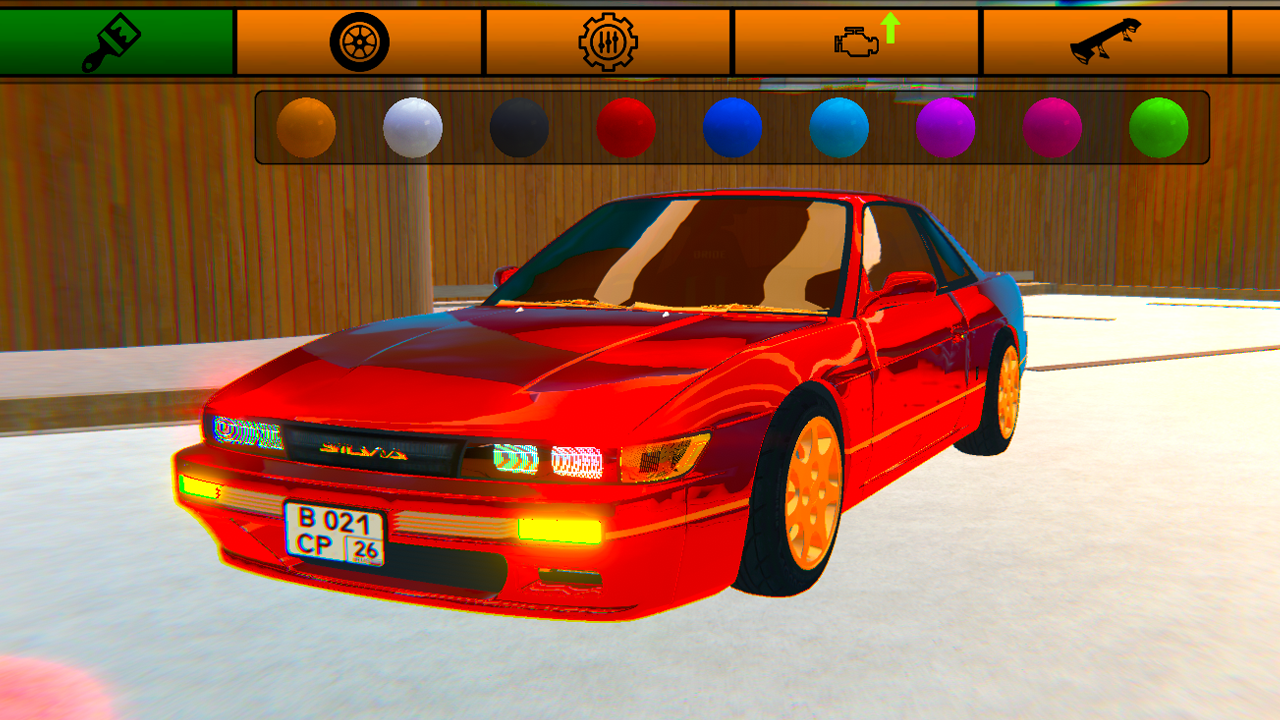This screenshot has width=1280, height=720.
Task: Choose the purple paint color
Action: [x=948, y=127]
